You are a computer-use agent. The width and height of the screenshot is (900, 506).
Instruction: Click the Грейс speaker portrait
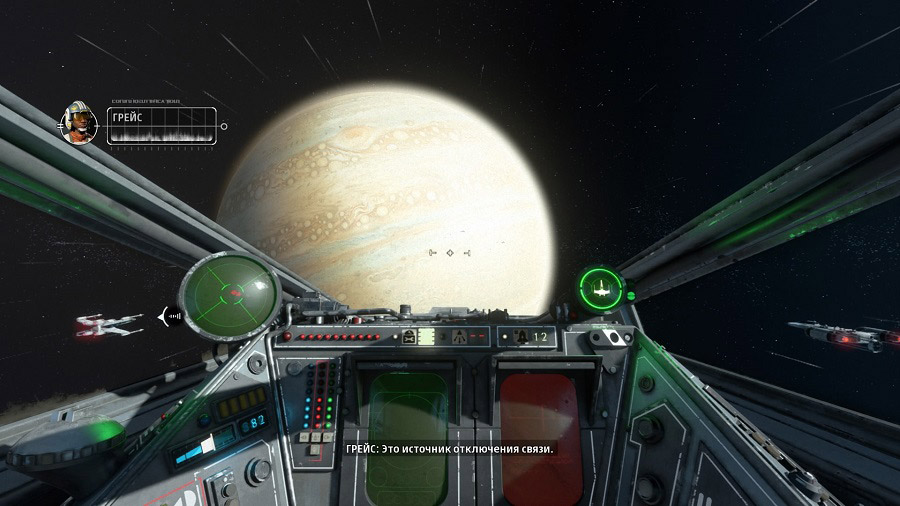pyautogui.click(x=77, y=122)
